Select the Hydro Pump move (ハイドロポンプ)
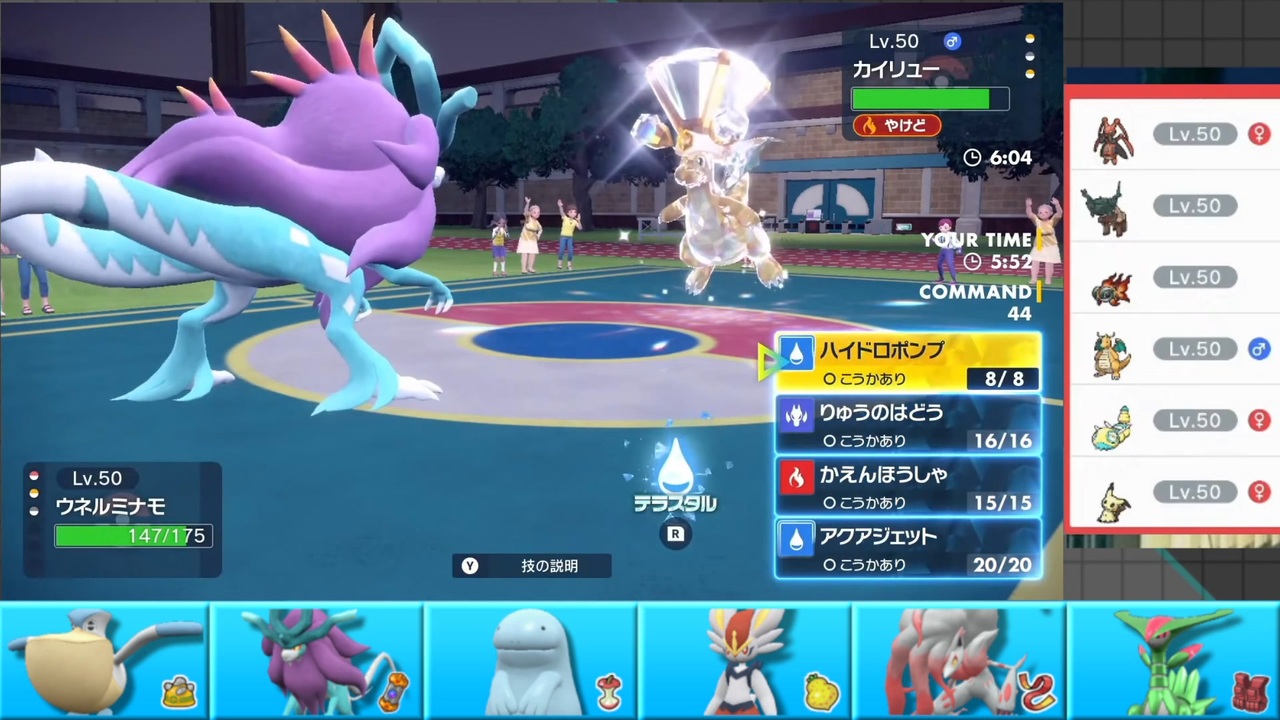Viewport: 1280px width, 720px height. pyautogui.click(x=908, y=362)
